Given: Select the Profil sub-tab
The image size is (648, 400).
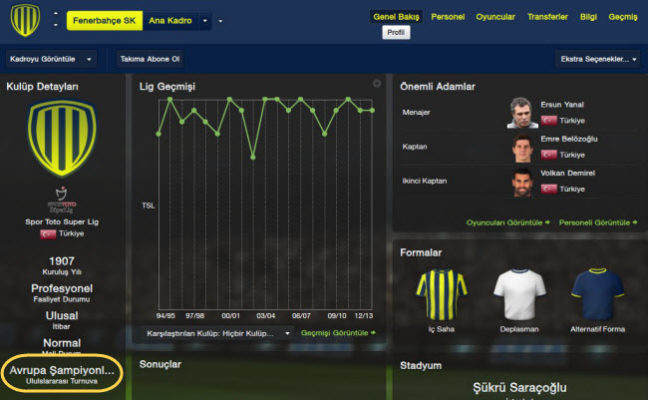Looking at the screenshot, I should click(x=397, y=32).
